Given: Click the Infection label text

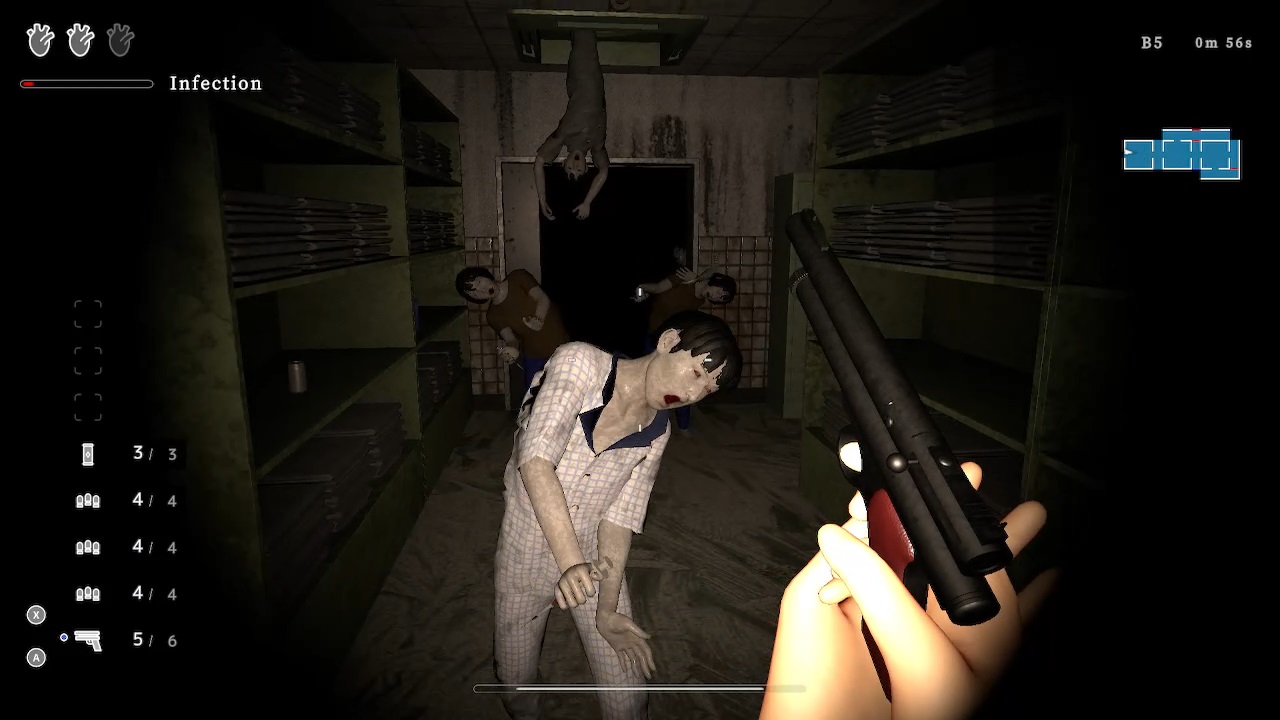Looking at the screenshot, I should (216, 83).
